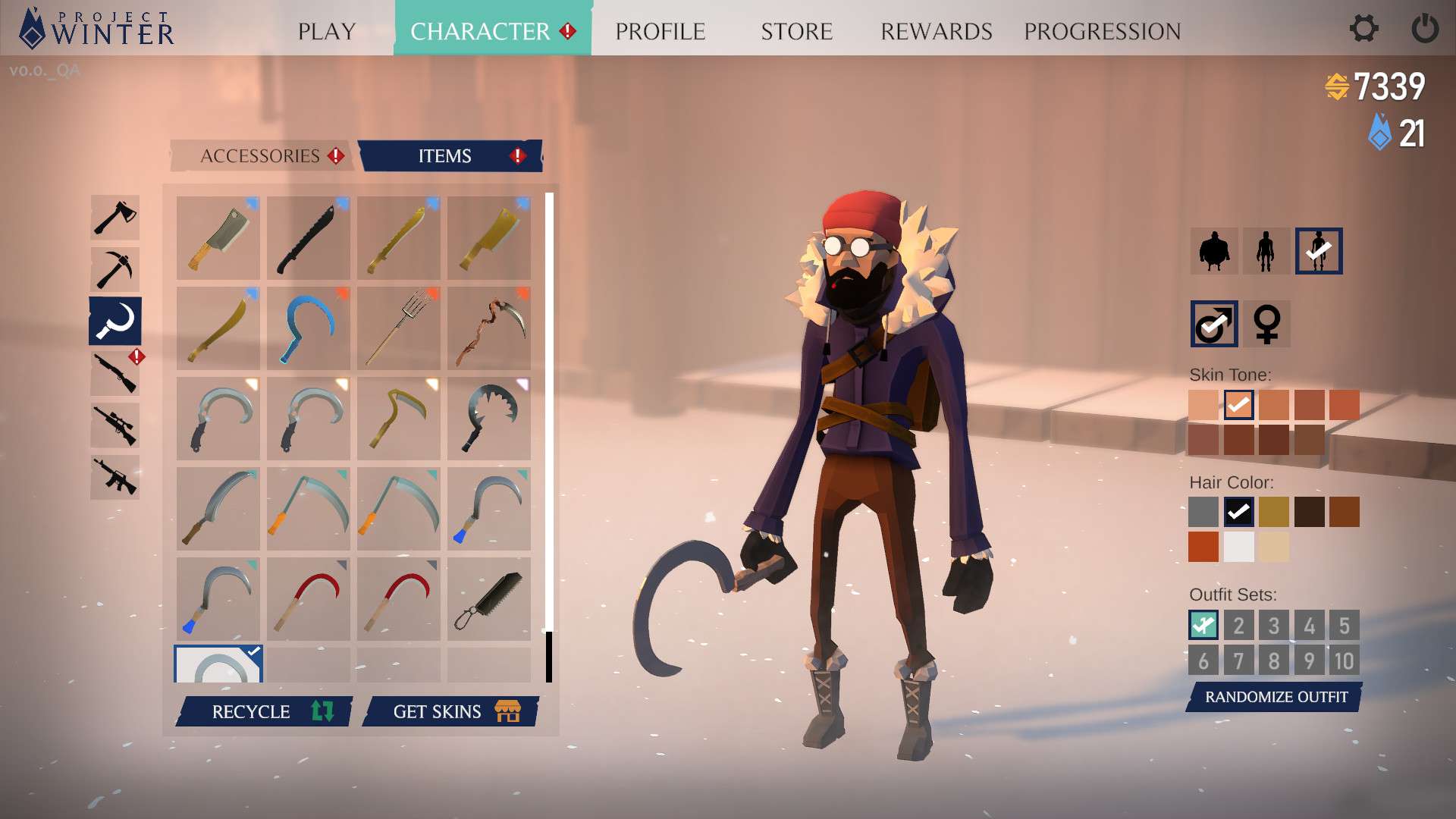Pick the blonde hair color swatch
Screen dimensions: 1456x819
pyautogui.click(x=1273, y=512)
